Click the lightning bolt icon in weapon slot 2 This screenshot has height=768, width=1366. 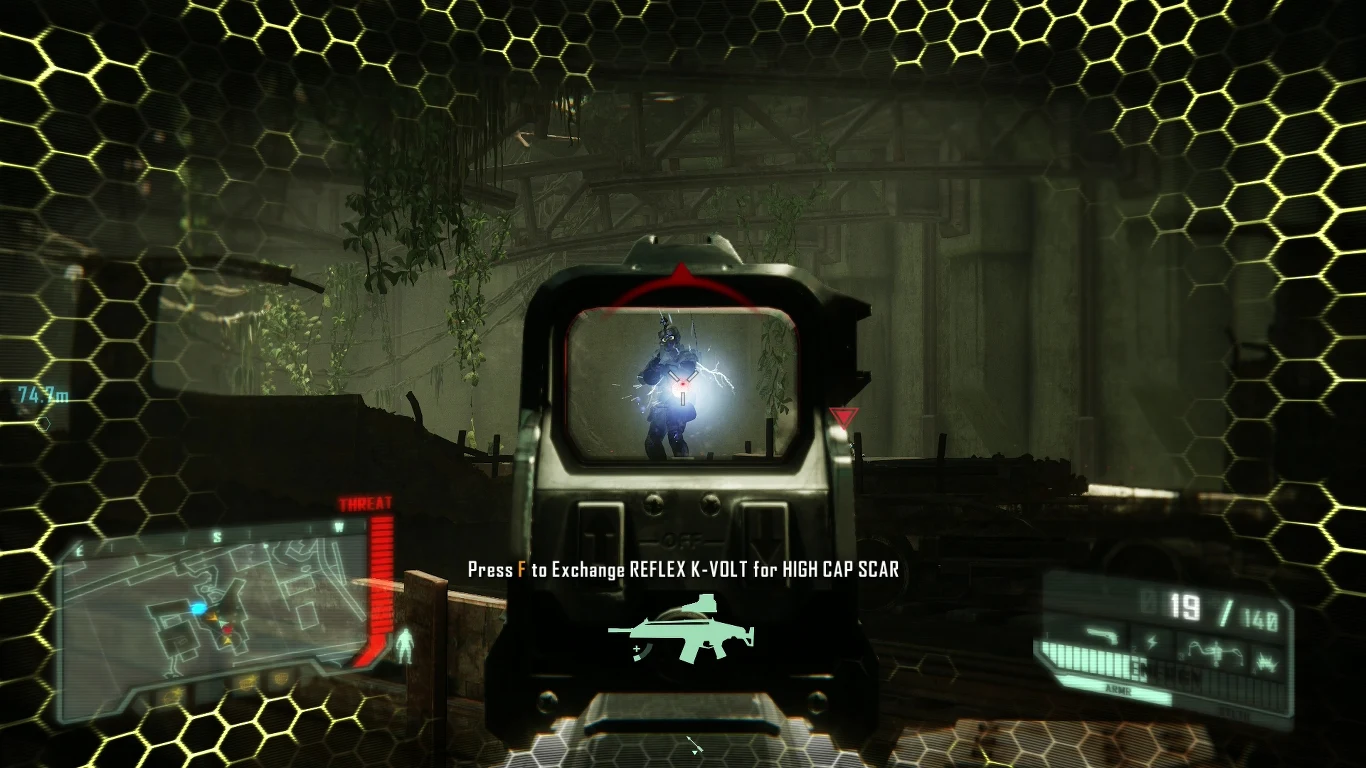click(1152, 640)
